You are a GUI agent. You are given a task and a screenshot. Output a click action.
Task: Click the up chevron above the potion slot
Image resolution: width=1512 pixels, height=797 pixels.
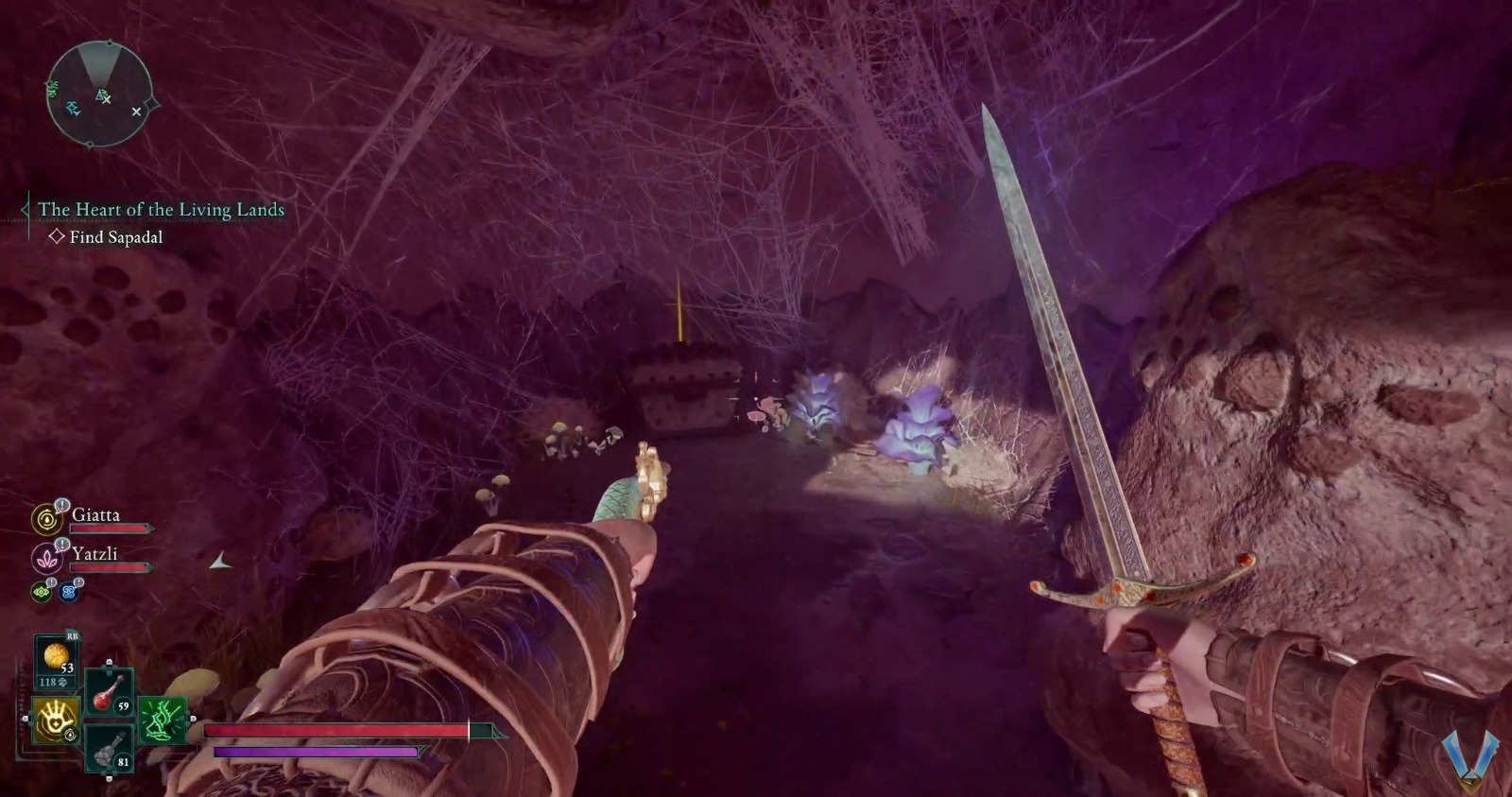[x=108, y=660]
